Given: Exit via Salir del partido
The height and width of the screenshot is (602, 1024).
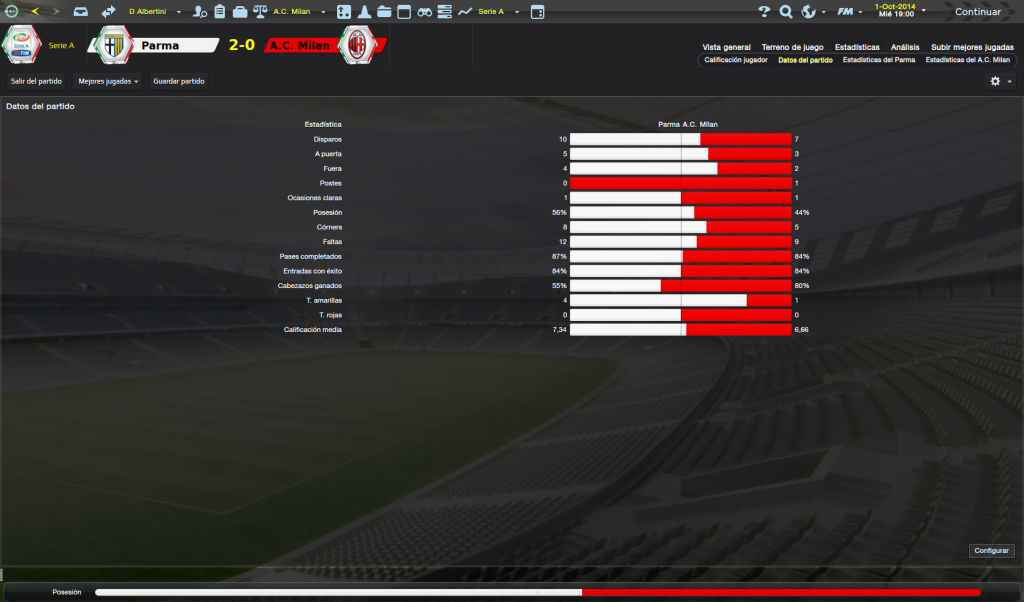Looking at the screenshot, I should click(x=36, y=80).
